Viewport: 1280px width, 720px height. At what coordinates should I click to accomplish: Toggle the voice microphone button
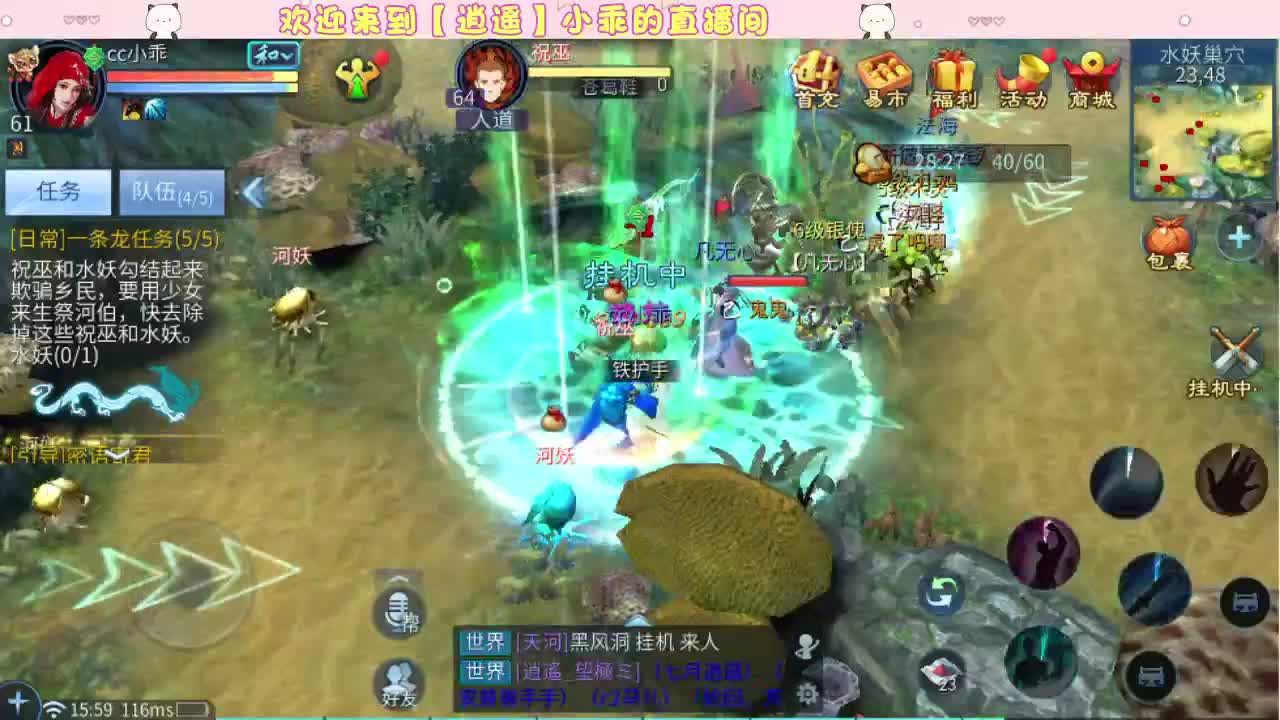click(399, 614)
